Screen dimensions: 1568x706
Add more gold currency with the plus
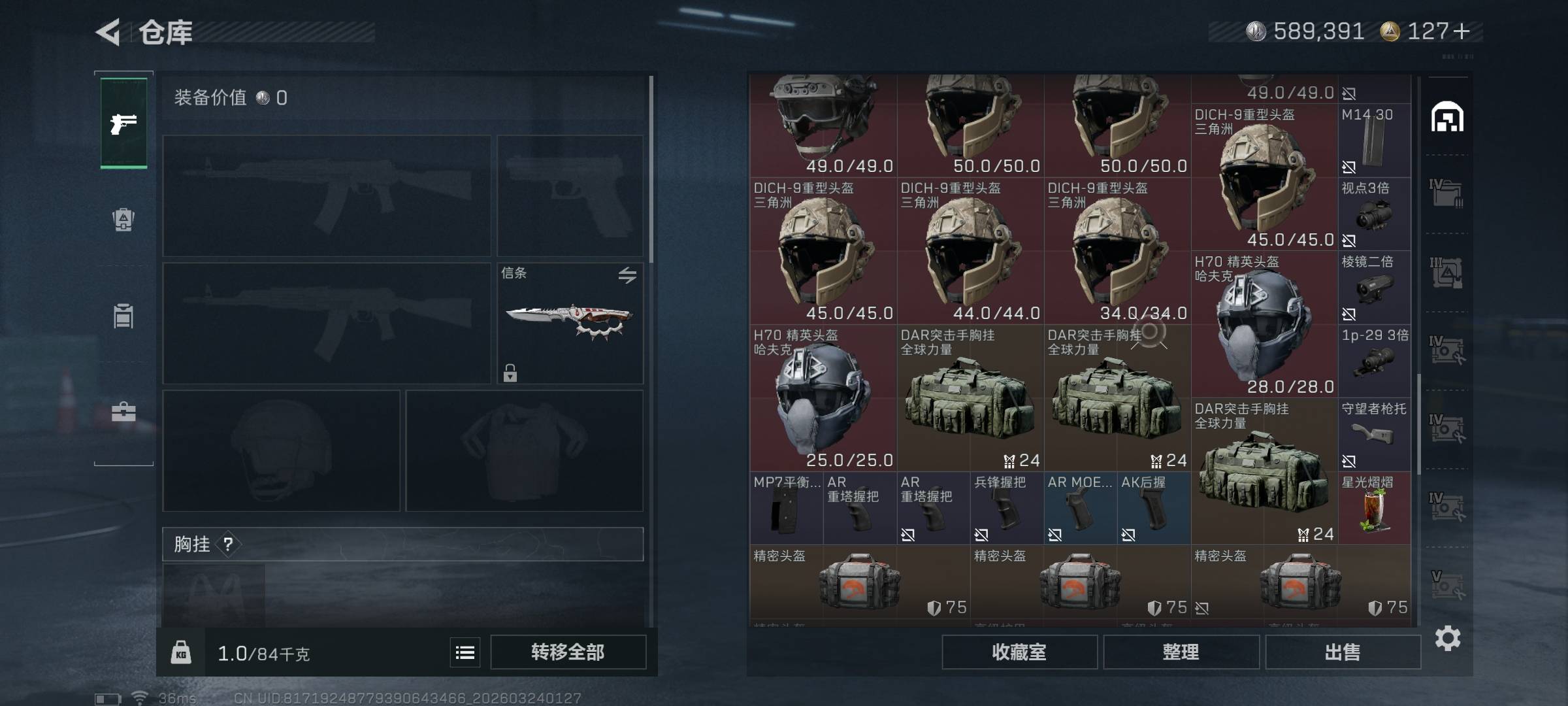1462,31
